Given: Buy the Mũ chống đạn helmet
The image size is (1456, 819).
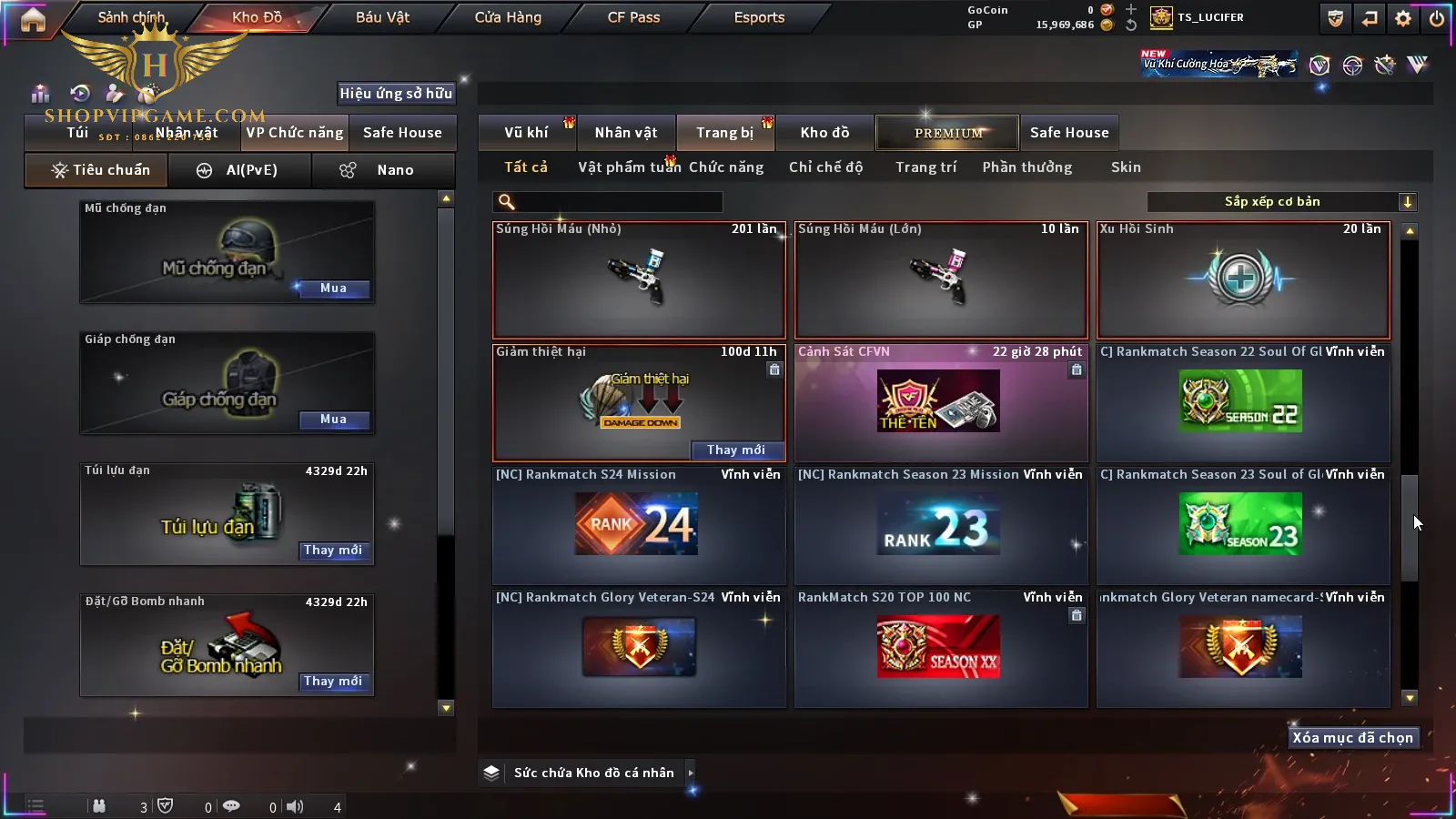Looking at the screenshot, I should coord(333,288).
